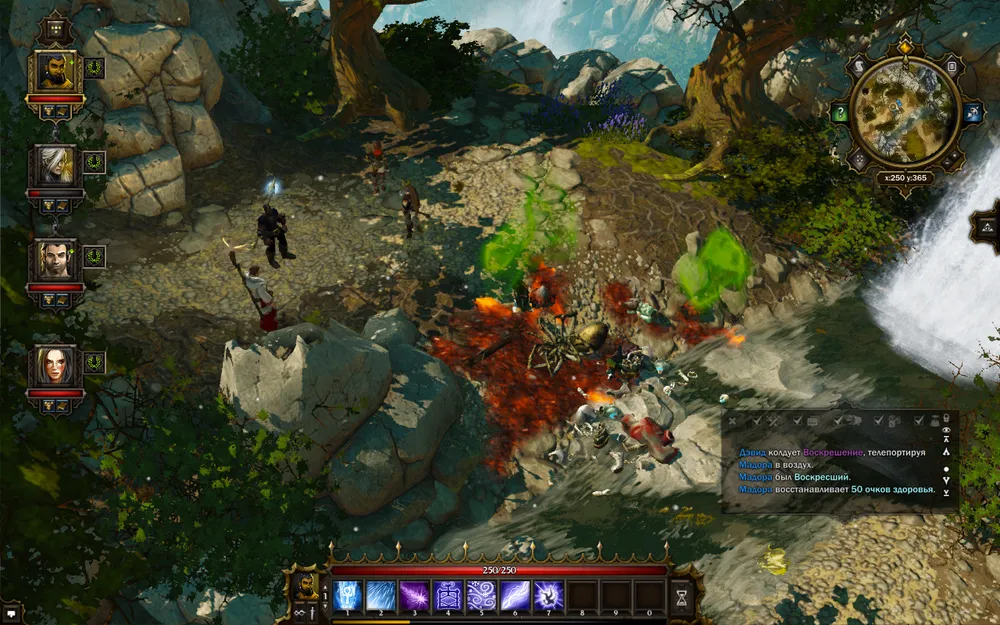Use the white burst skill in slot 7
The height and width of the screenshot is (625, 1000).
pyautogui.click(x=549, y=596)
